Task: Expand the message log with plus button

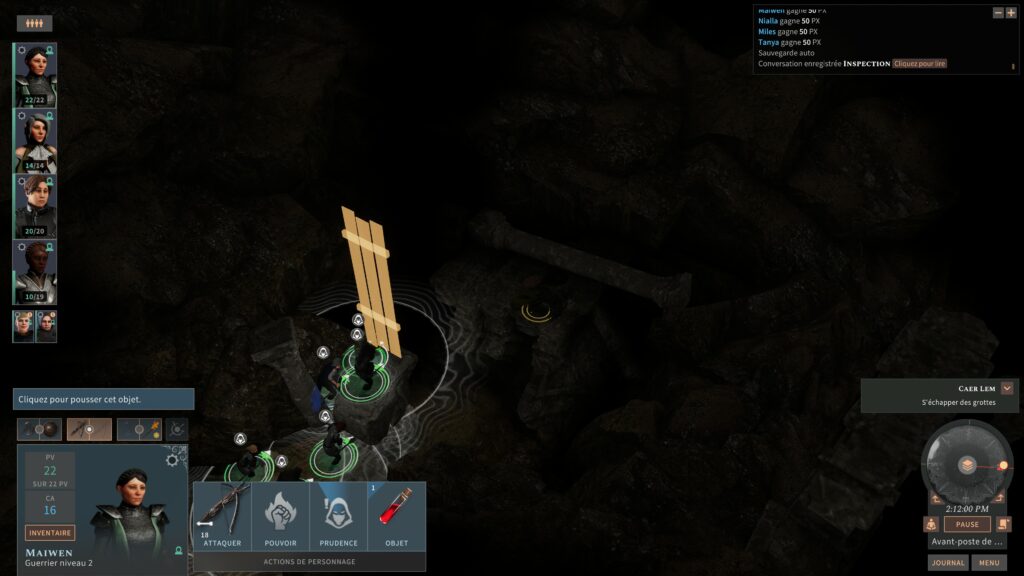Action: (1011, 13)
